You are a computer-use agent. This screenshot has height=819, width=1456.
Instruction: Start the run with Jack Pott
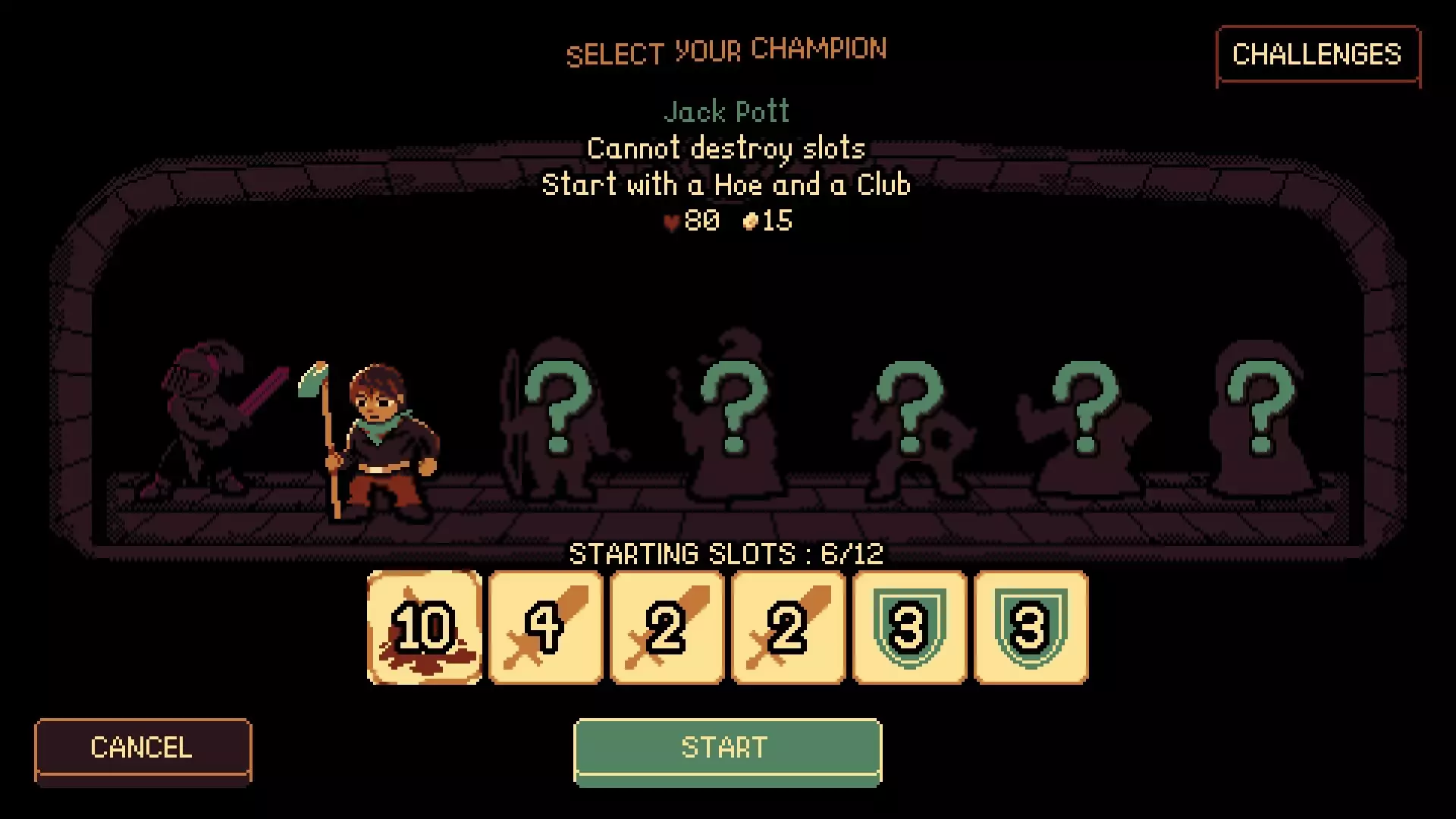point(727,748)
